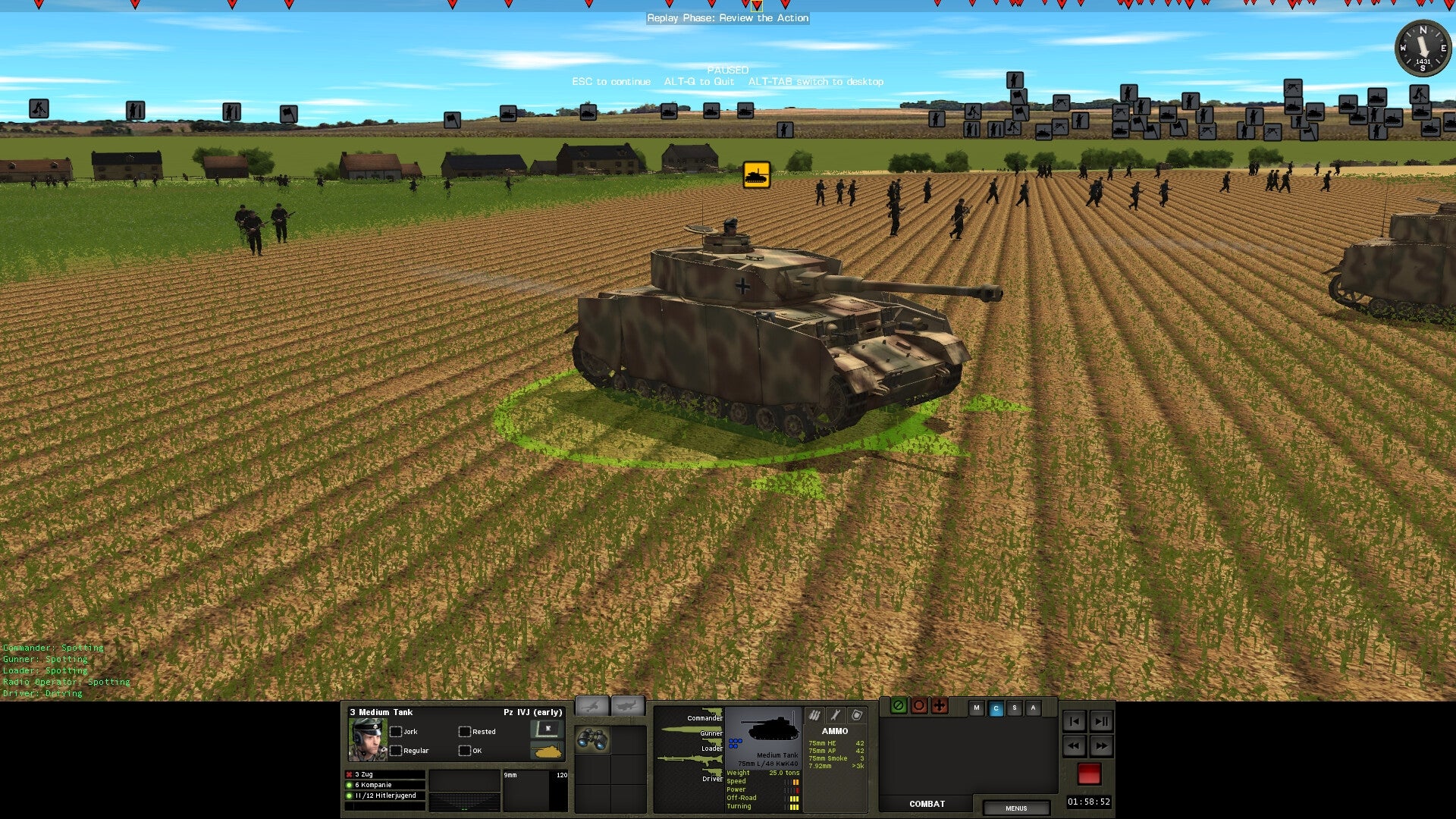This screenshot has width=1456, height=819.
Task: Click the yellow tank floating icon on battlefield
Action: [756, 175]
